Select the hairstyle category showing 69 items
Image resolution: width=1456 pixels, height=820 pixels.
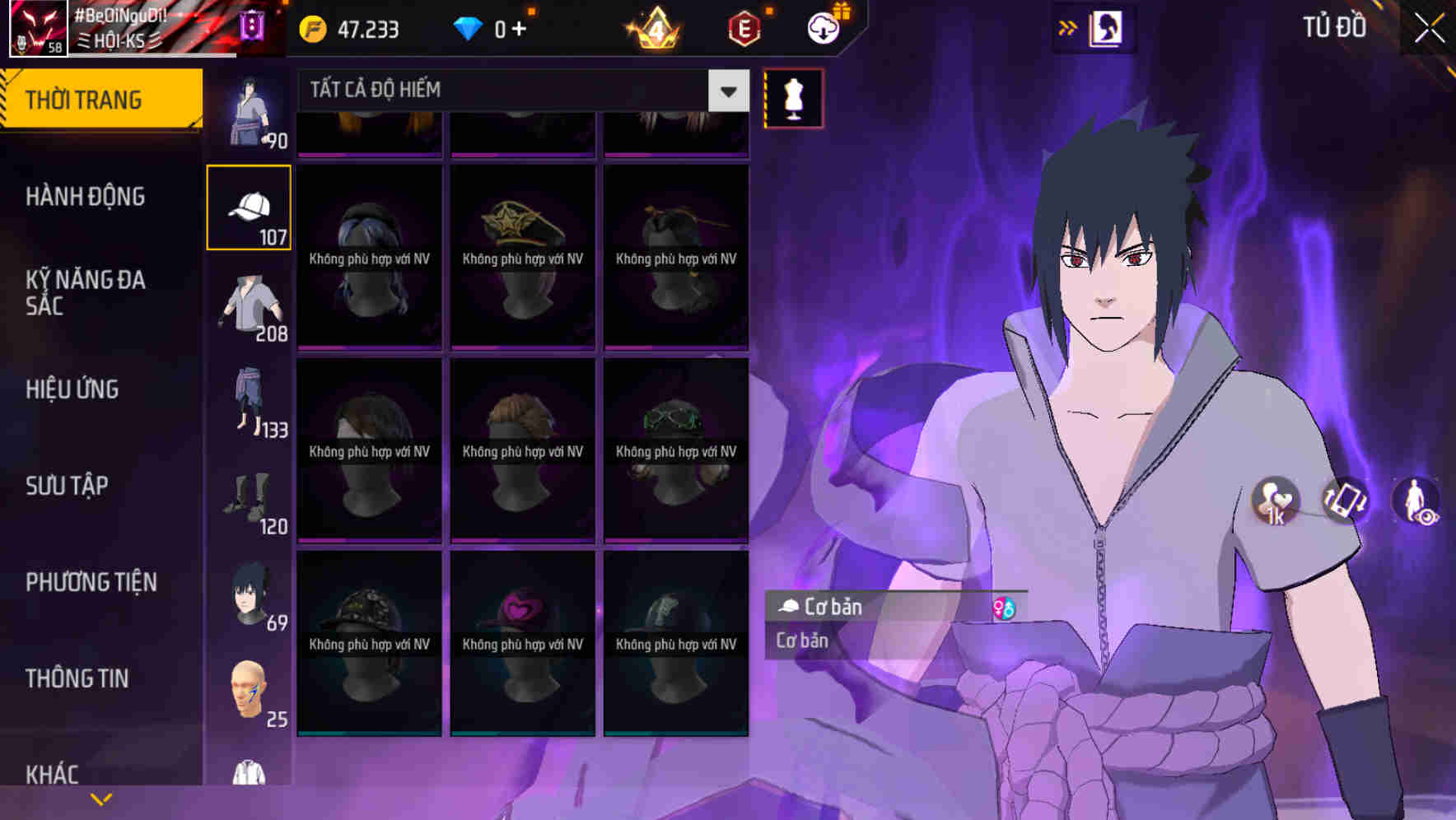[250, 594]
